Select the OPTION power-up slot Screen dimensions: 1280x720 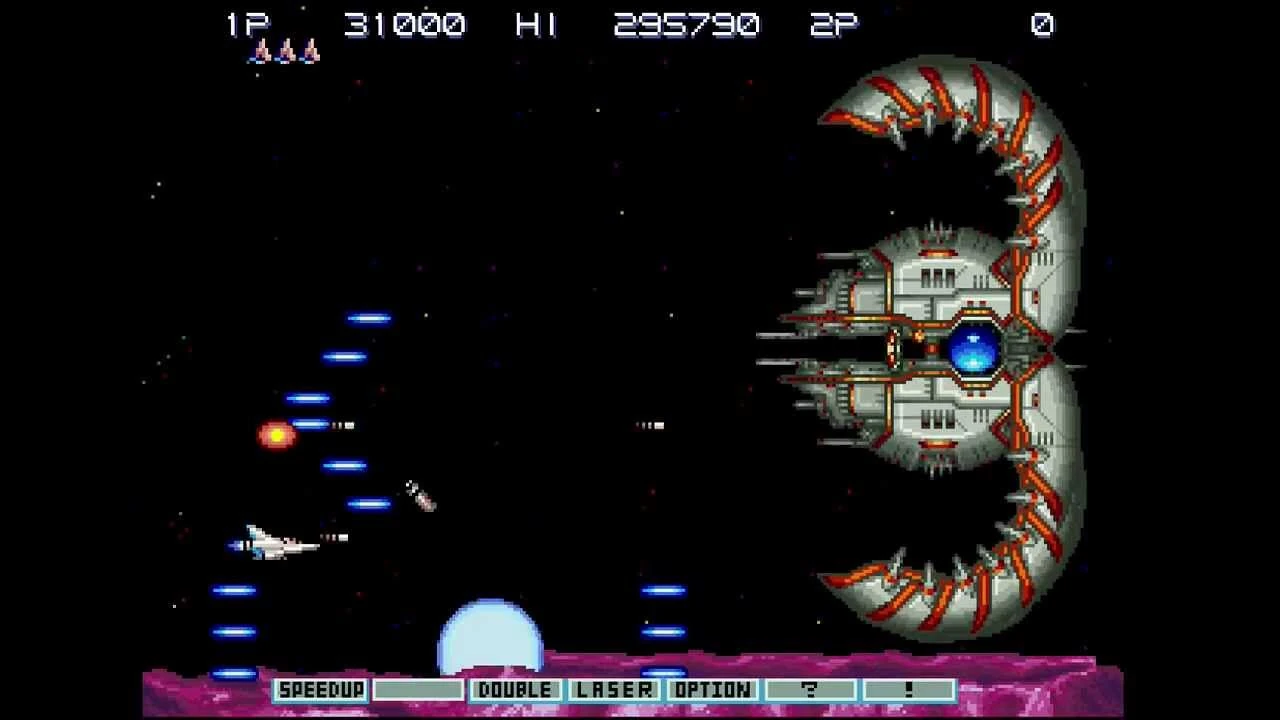pos(713,689)
